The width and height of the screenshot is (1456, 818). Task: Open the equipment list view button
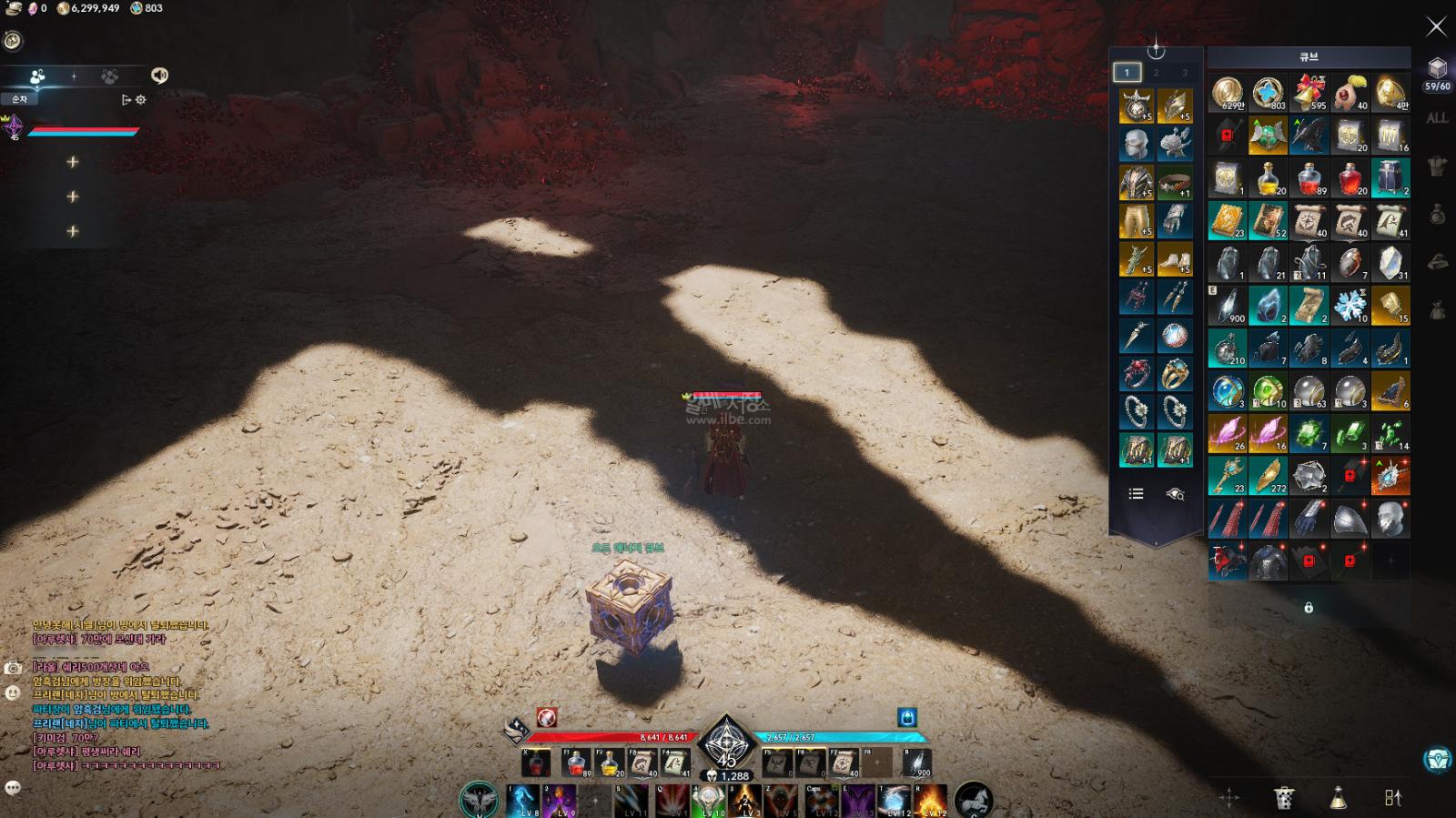pos(1136,494)
